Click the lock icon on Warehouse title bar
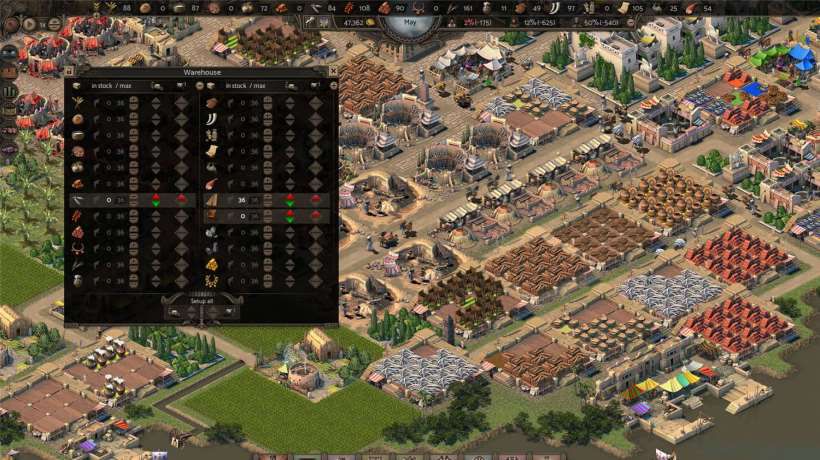The width and height of the screenshot is (820, 460). [x=69, y=72]
